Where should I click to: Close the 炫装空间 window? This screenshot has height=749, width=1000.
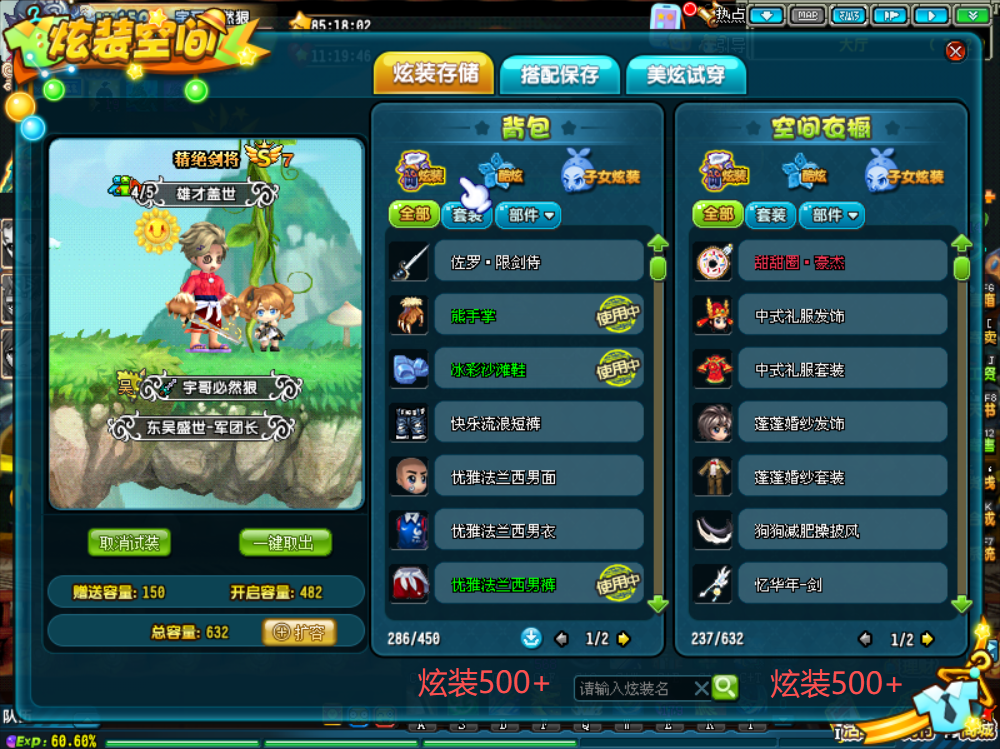[955, 50]
